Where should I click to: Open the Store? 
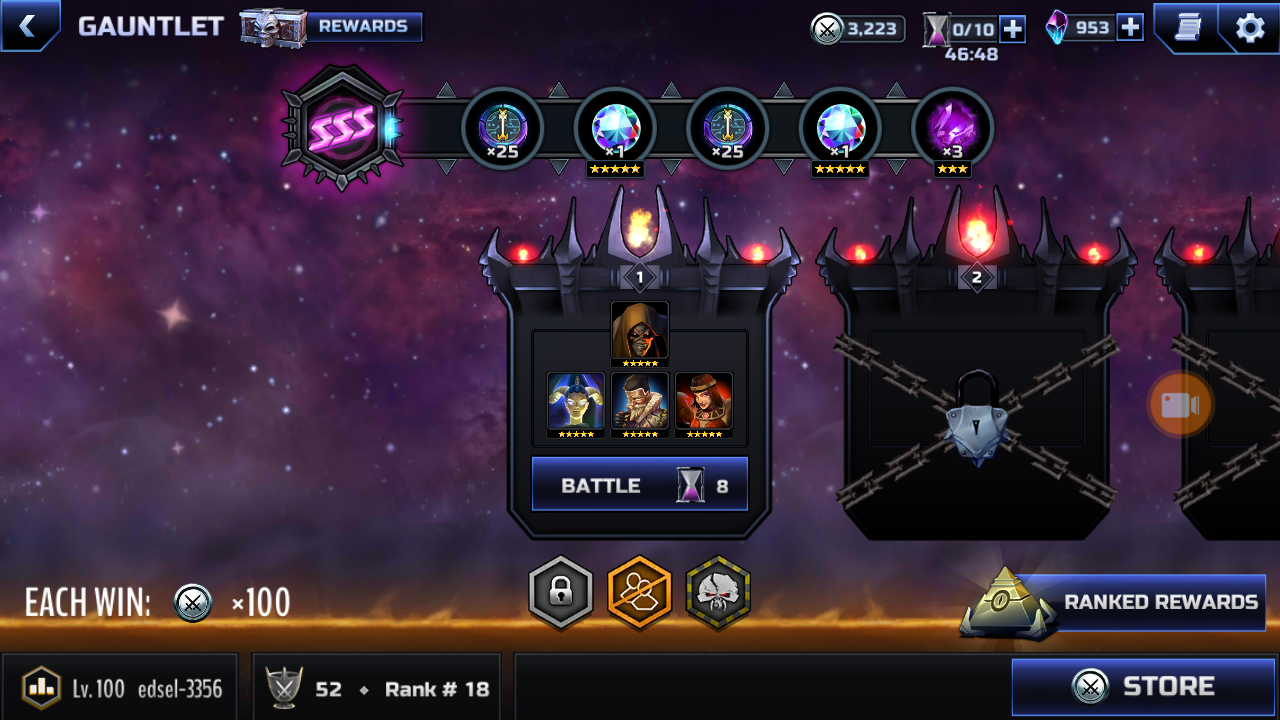[x=1144, y=687]
